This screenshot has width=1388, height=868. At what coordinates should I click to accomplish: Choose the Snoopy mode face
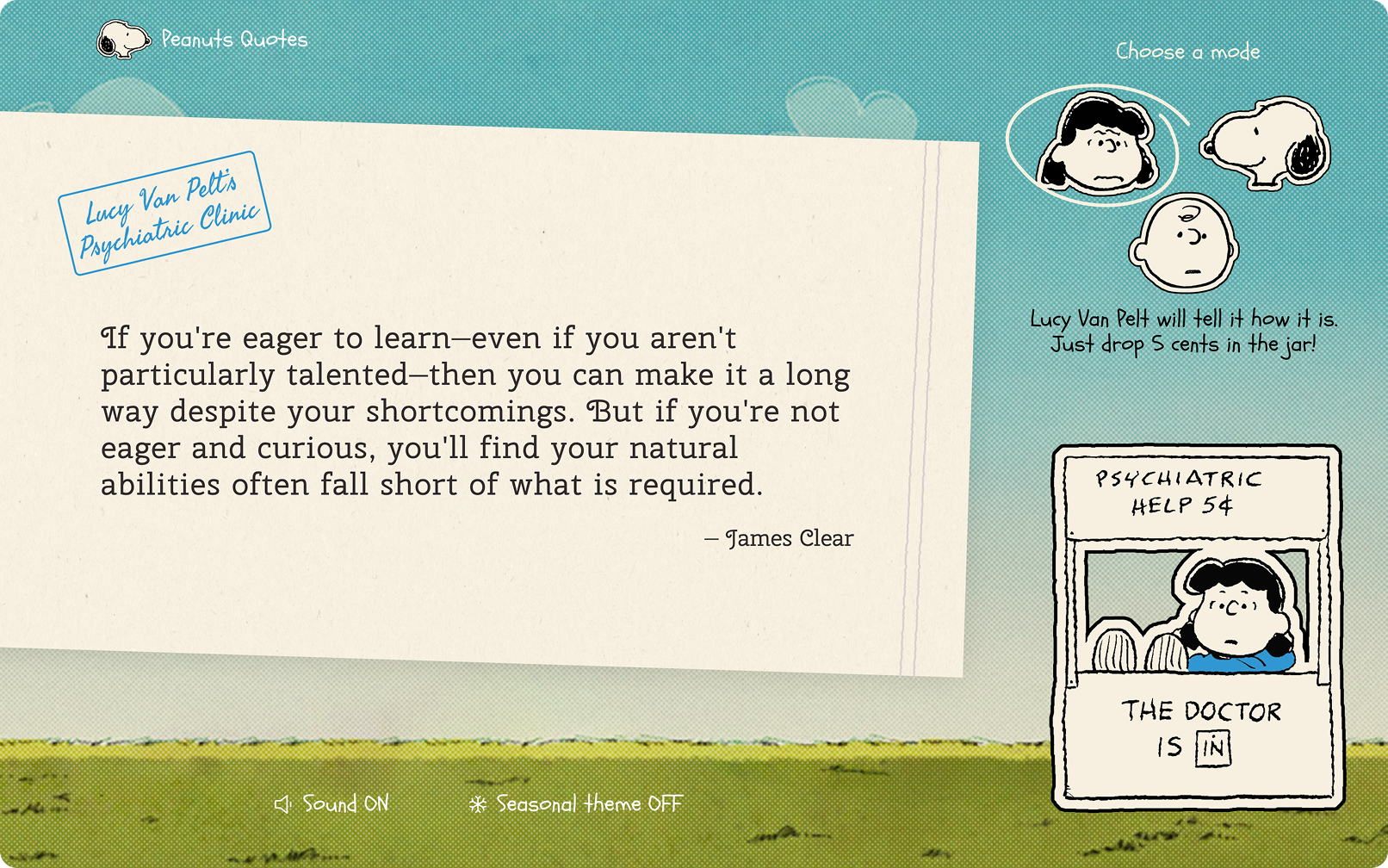tap(1265, 142)
